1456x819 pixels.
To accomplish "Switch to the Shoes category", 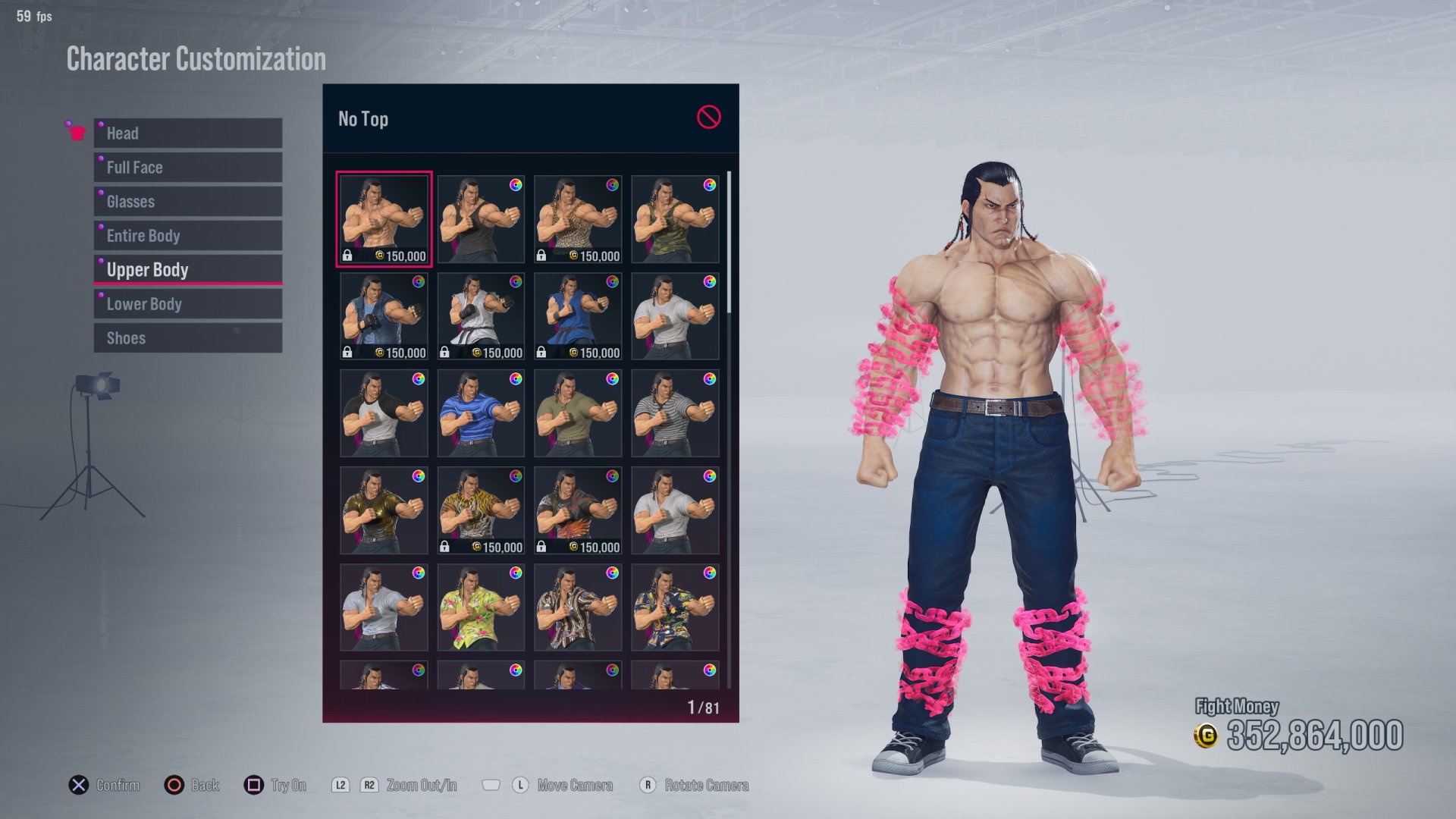I will click(x=187, y=337).
